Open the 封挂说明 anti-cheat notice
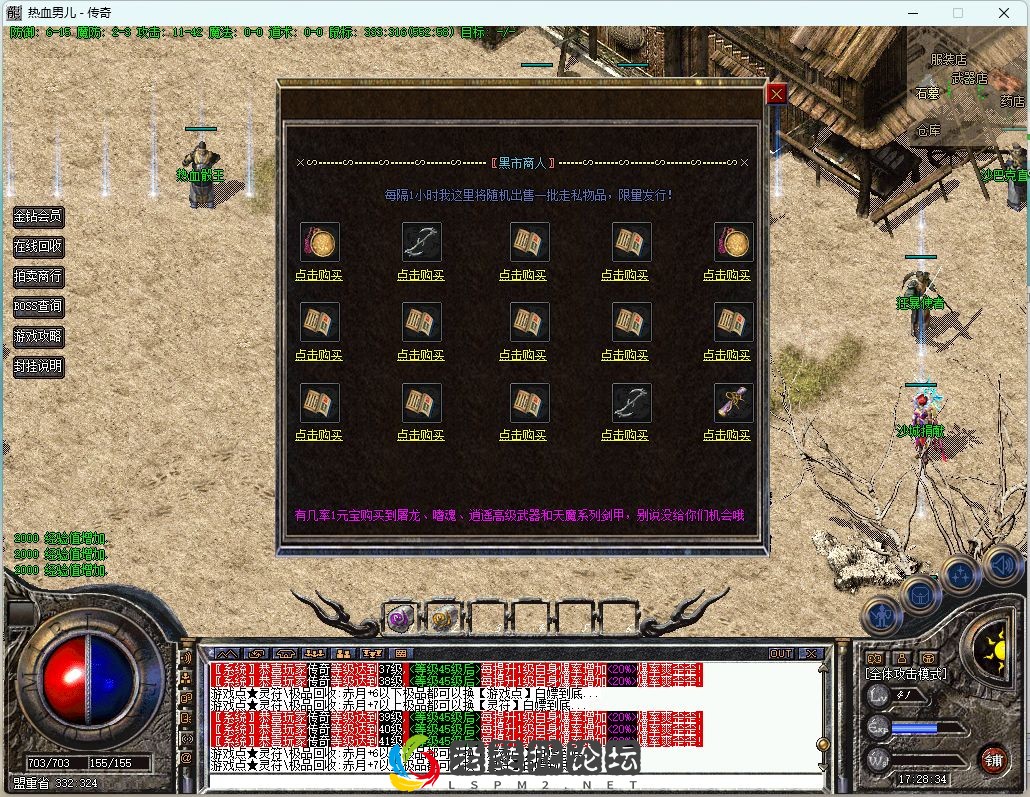Screen dimensions: 1030x797 click(38, 366)
